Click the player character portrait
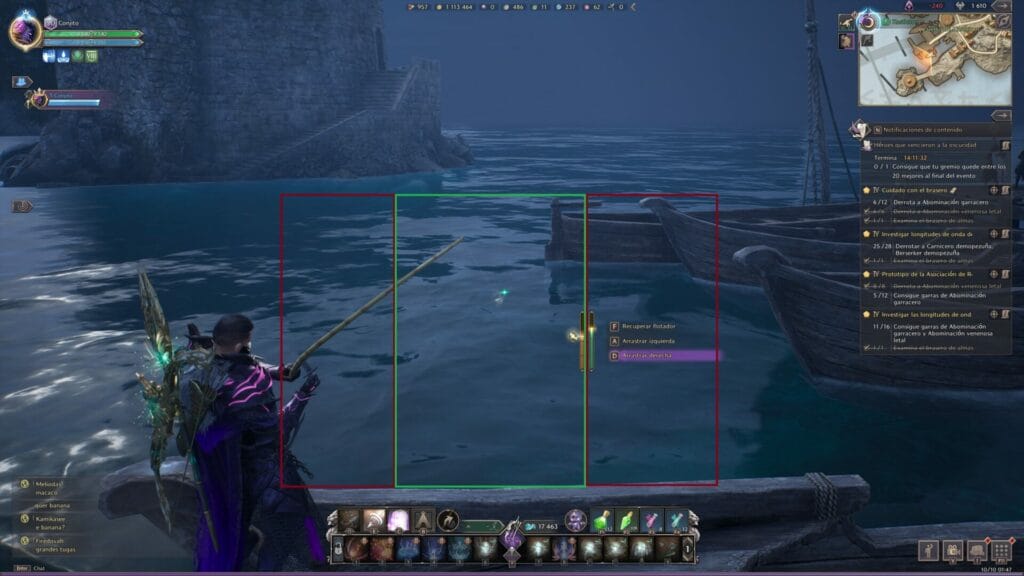Image resolution: width=1024 pixels, height=576 pixels. pos(24,32)
